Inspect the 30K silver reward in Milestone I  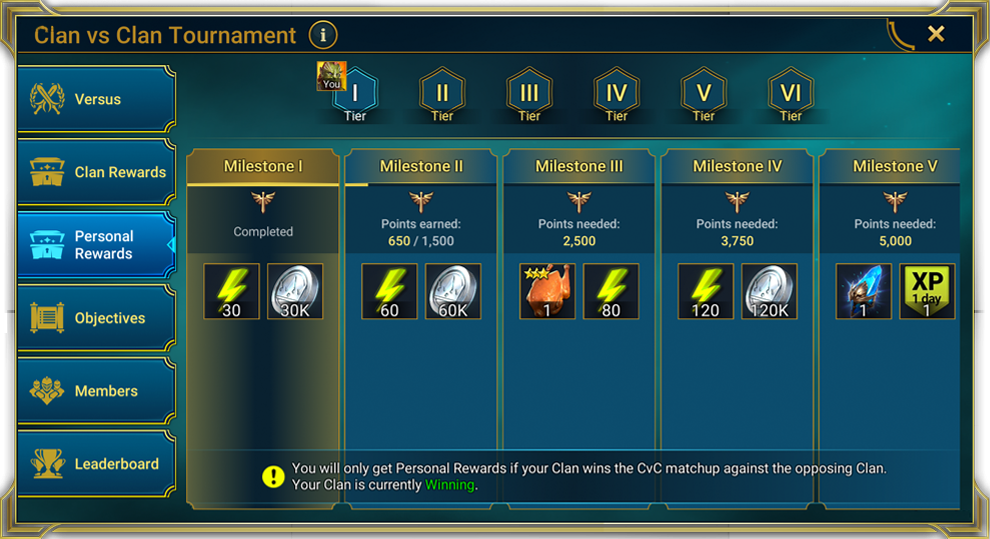coord(295,292)
